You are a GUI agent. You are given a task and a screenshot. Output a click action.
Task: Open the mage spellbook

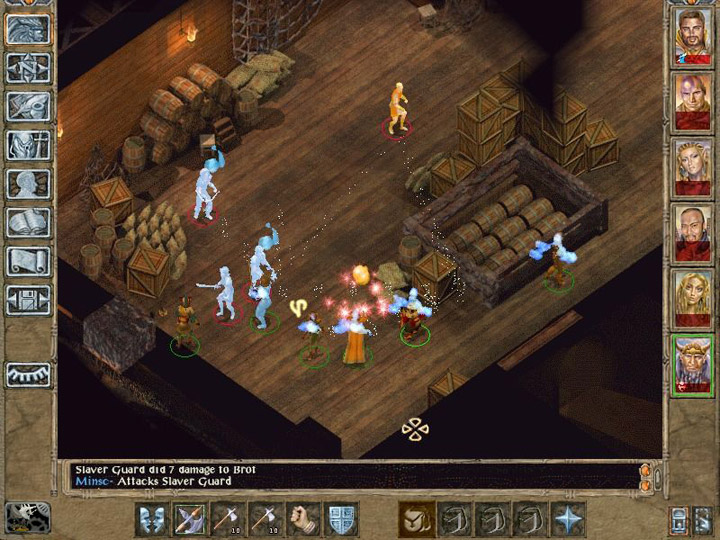28,223
